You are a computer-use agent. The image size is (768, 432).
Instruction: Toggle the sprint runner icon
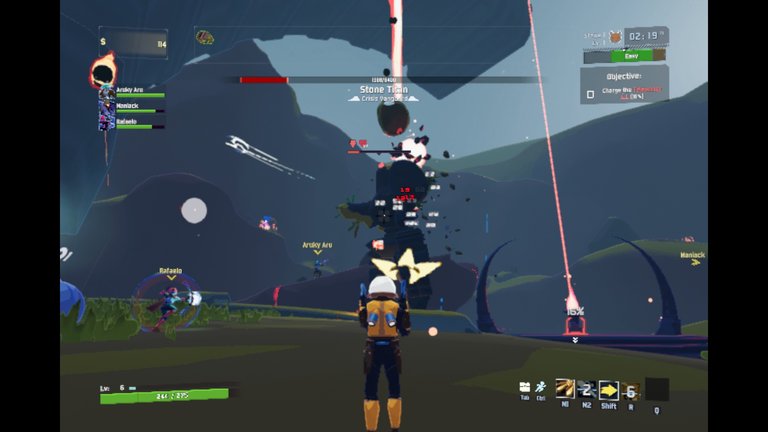tap(540, 387)
